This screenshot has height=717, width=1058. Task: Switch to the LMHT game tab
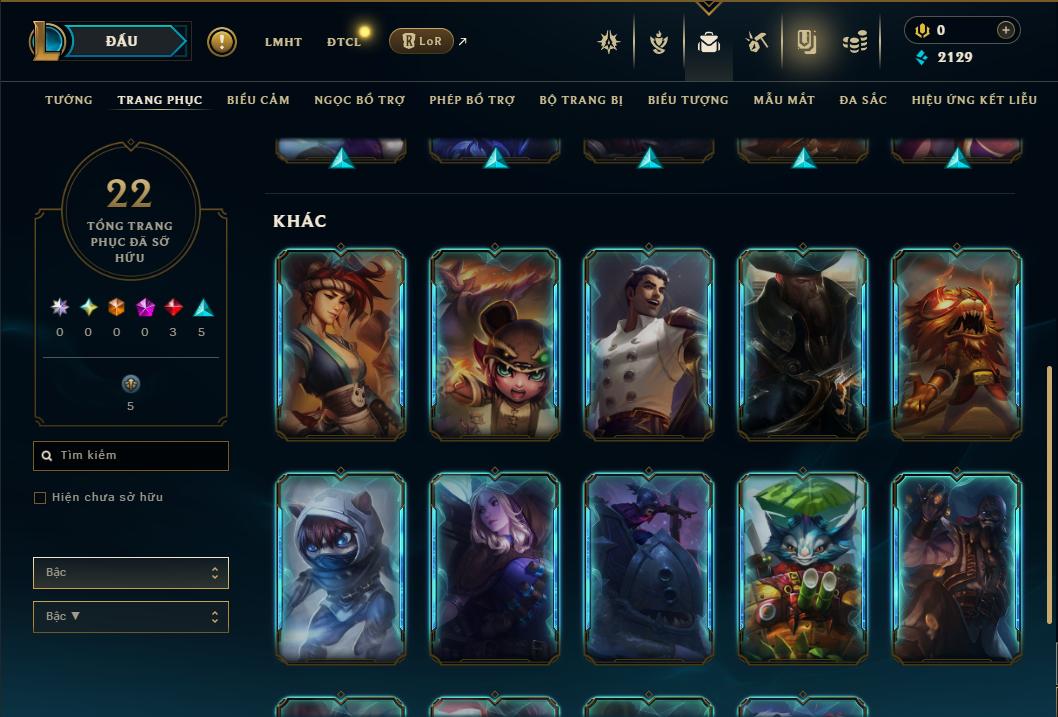[x=283, y=42]
